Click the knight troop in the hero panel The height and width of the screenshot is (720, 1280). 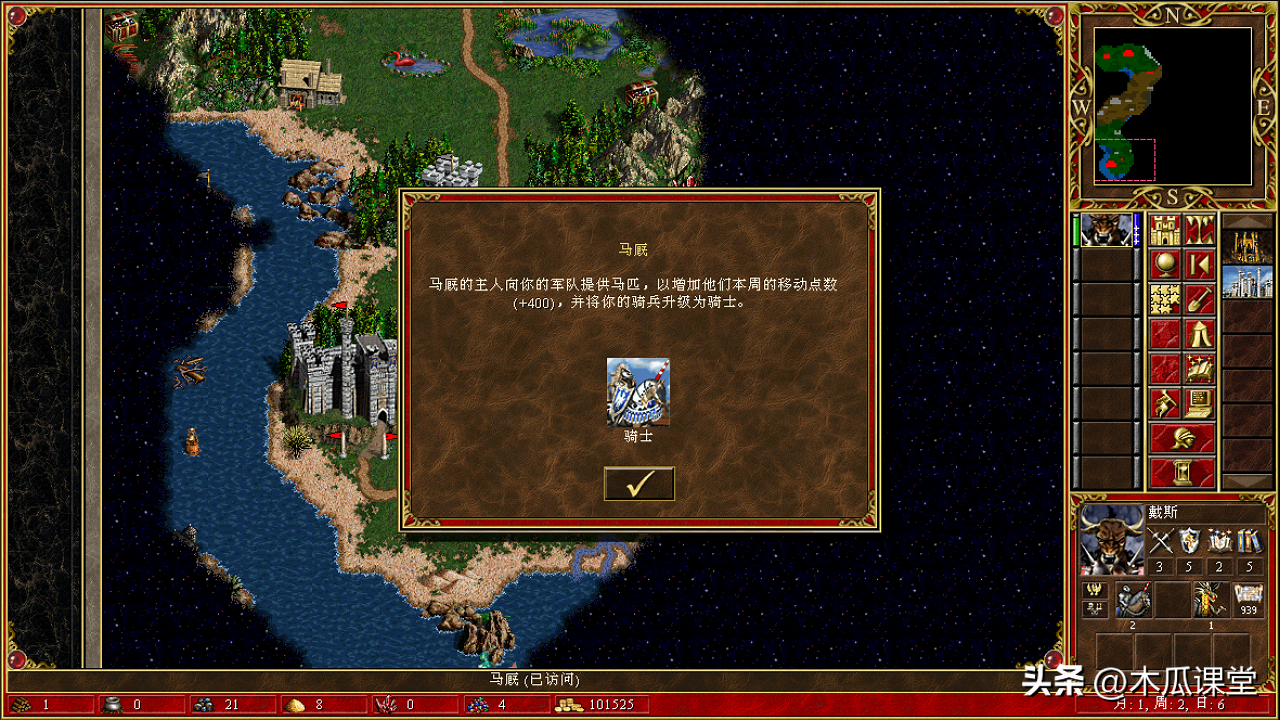click(1133, 600)
